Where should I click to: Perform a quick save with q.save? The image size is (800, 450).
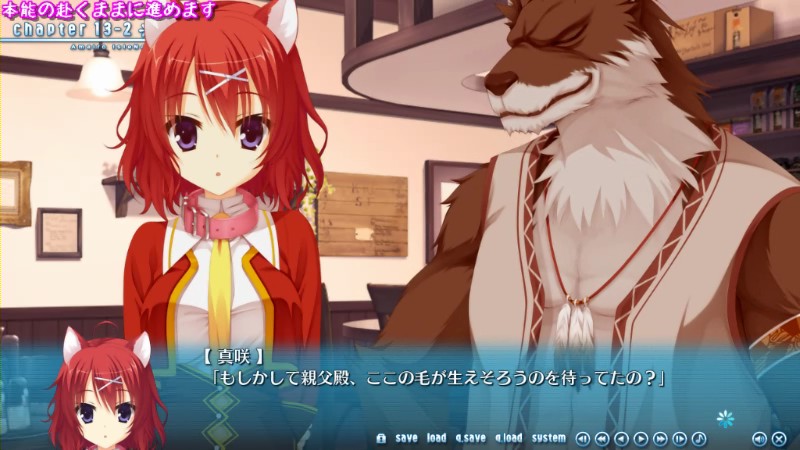(x=470, y=438)
